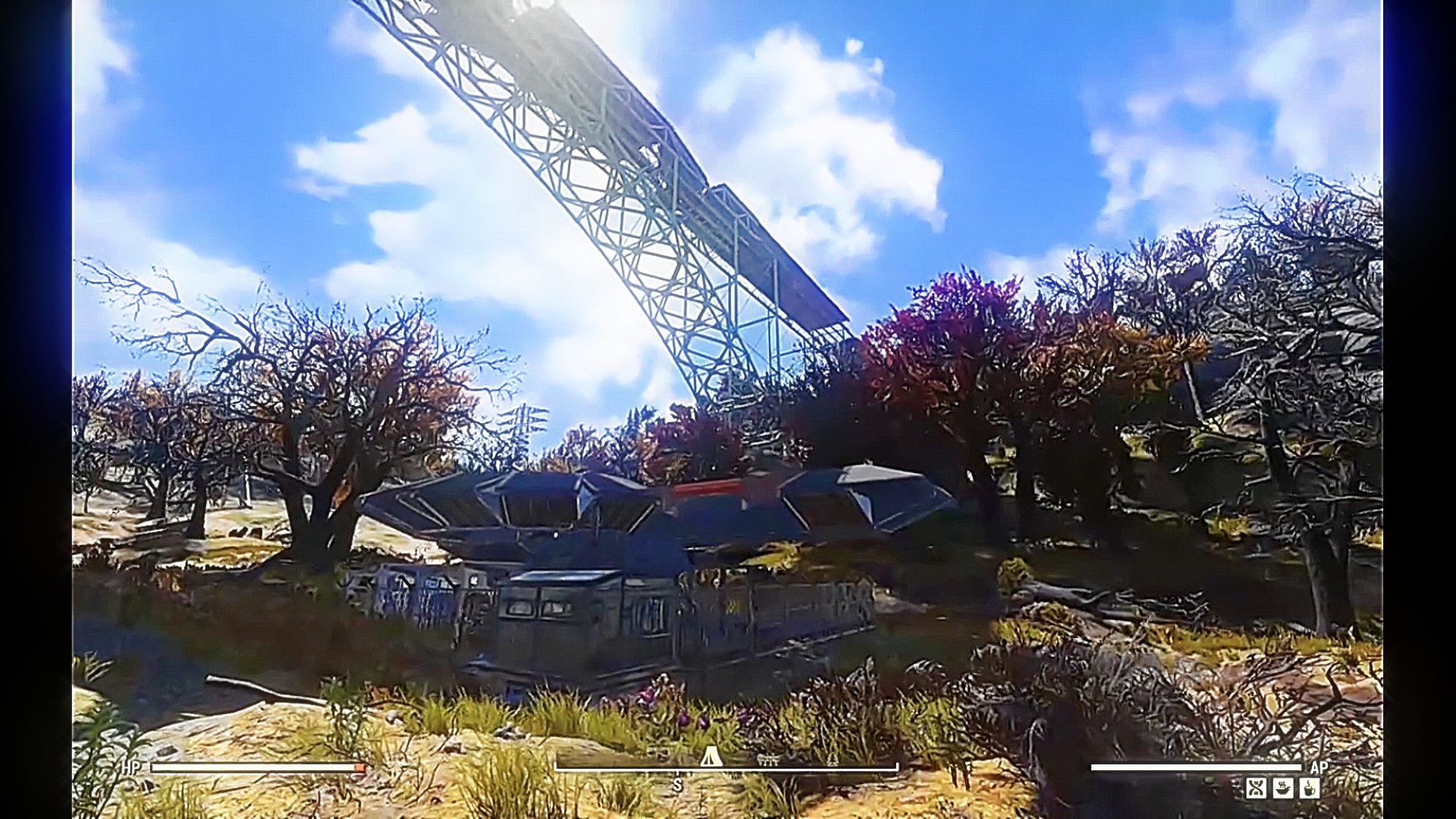
Task: Select the bright tent marker on compass
Action: pos(711,758)
